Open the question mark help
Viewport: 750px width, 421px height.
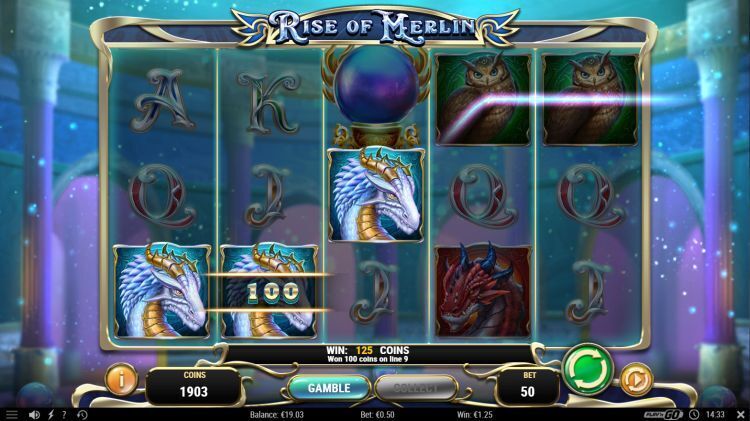click(x=65, y=414)
